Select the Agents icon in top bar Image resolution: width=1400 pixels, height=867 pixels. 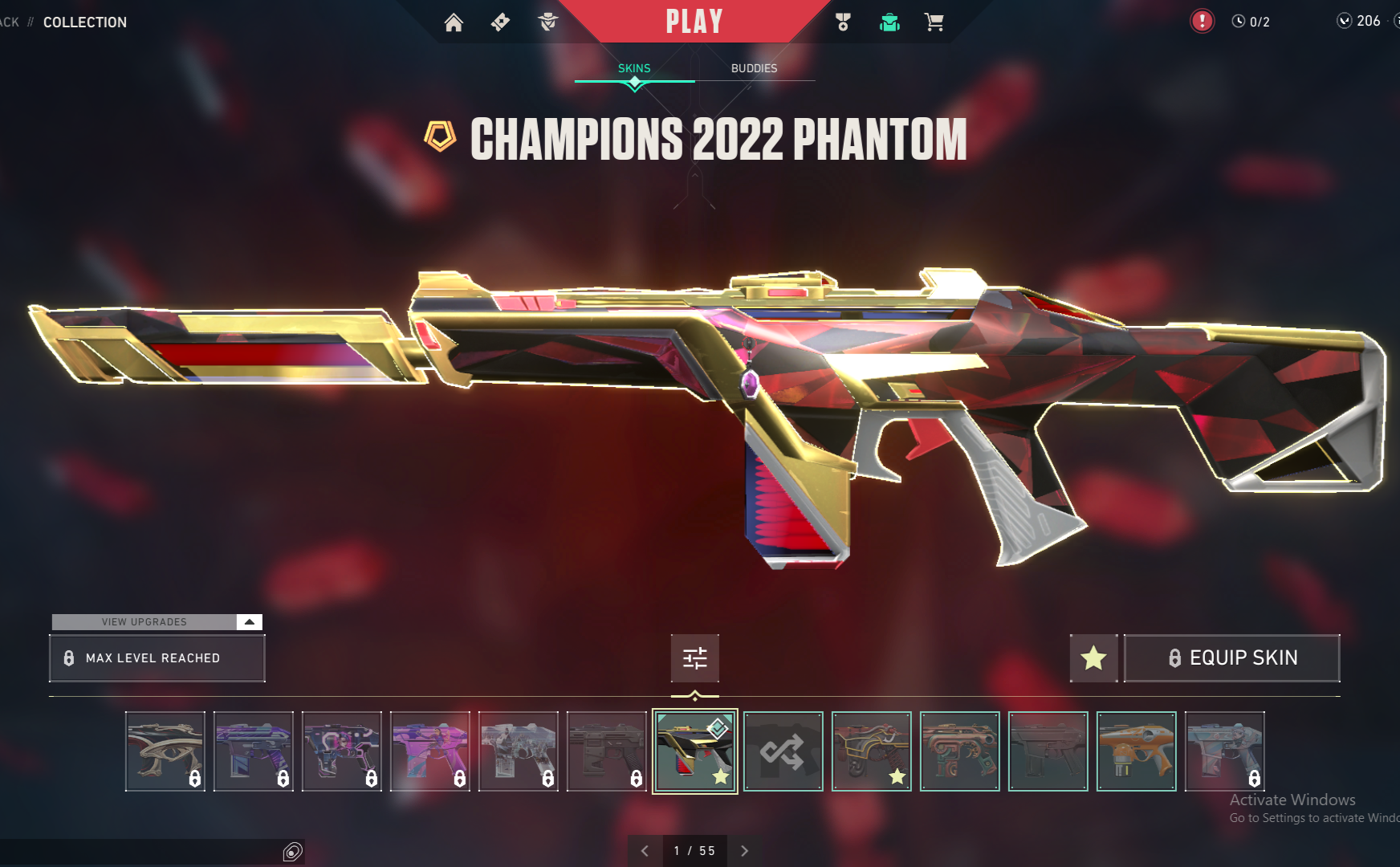point(548,22)
